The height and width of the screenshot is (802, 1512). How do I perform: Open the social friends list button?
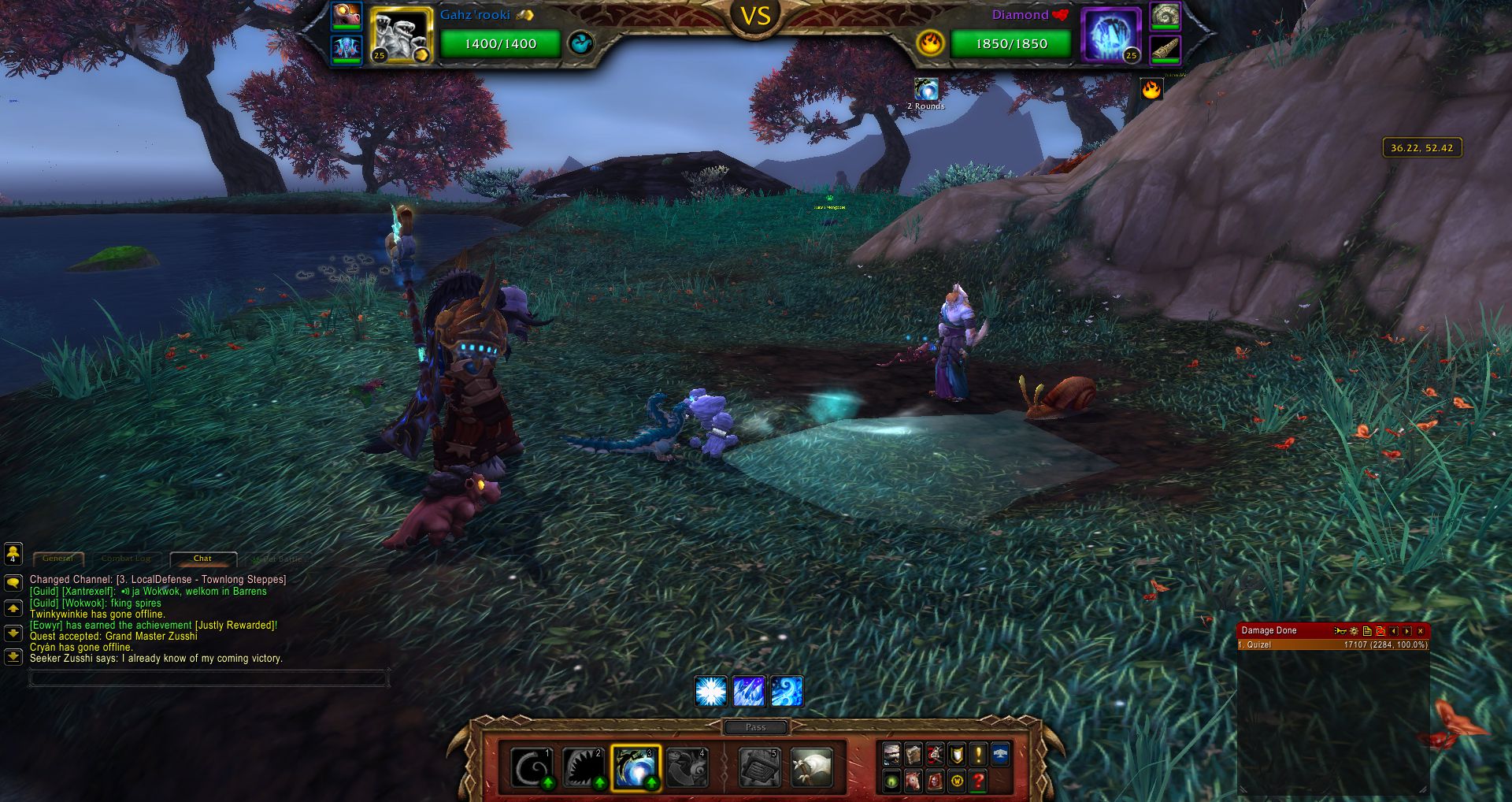click(x=13, y=554)
